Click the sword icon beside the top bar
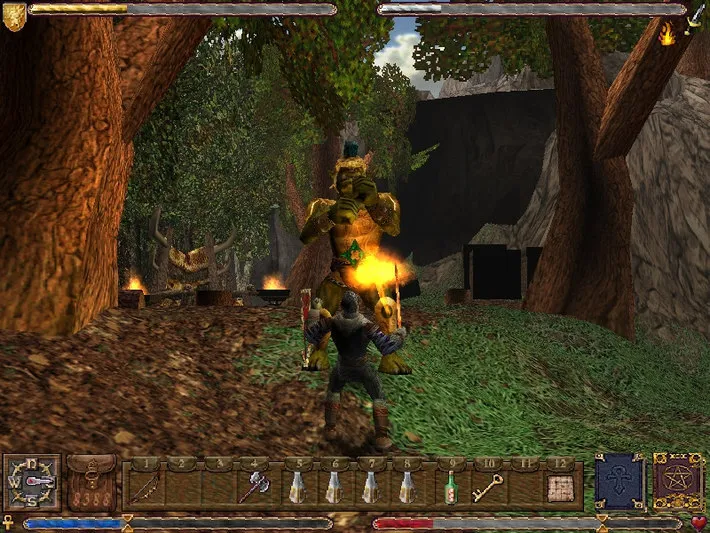 click(x=696, y=13)
